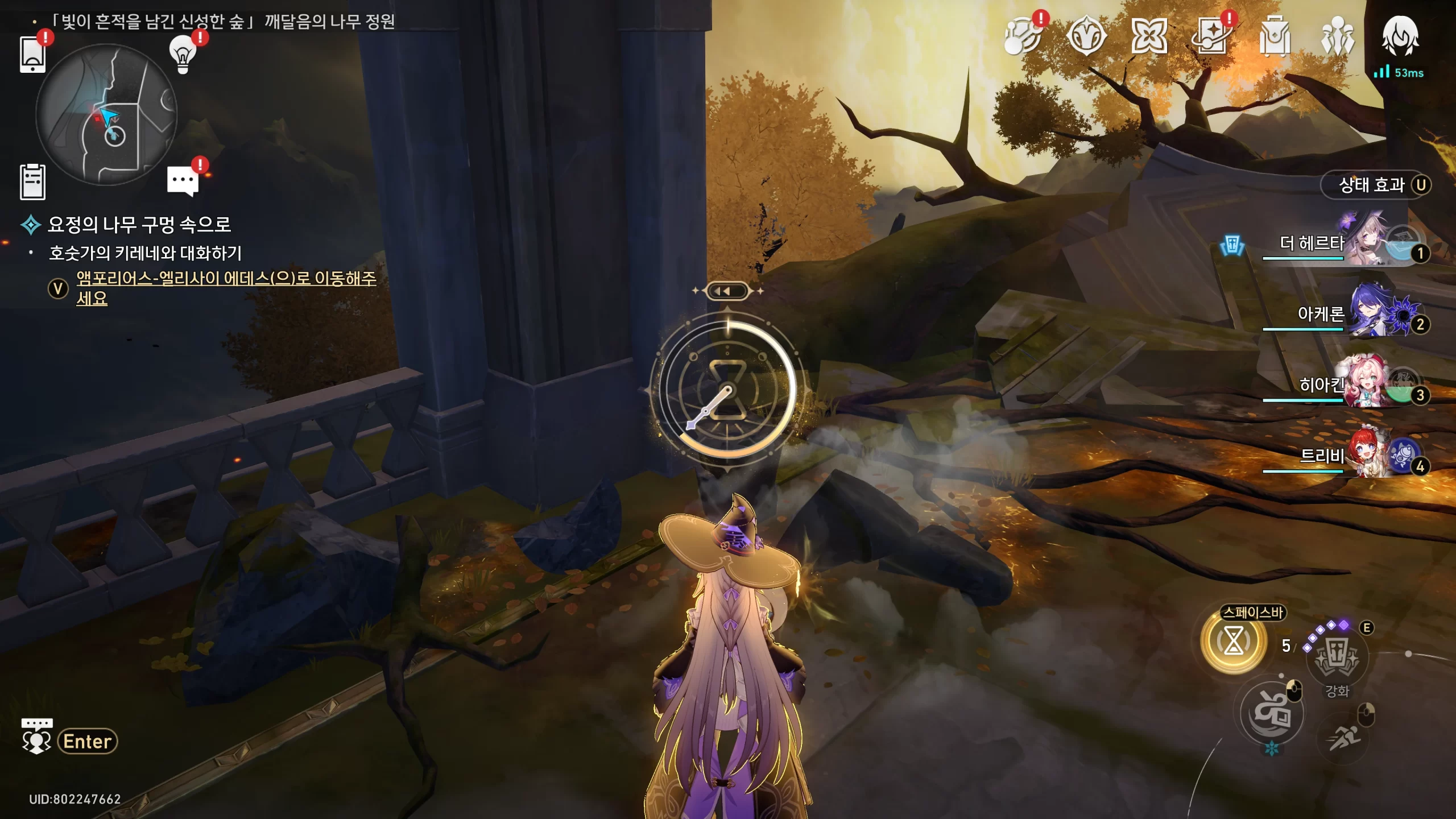Viewport: 1456px width, 819px height.
Task: Open the luggage inventory icon
Action: (1275, 36)
